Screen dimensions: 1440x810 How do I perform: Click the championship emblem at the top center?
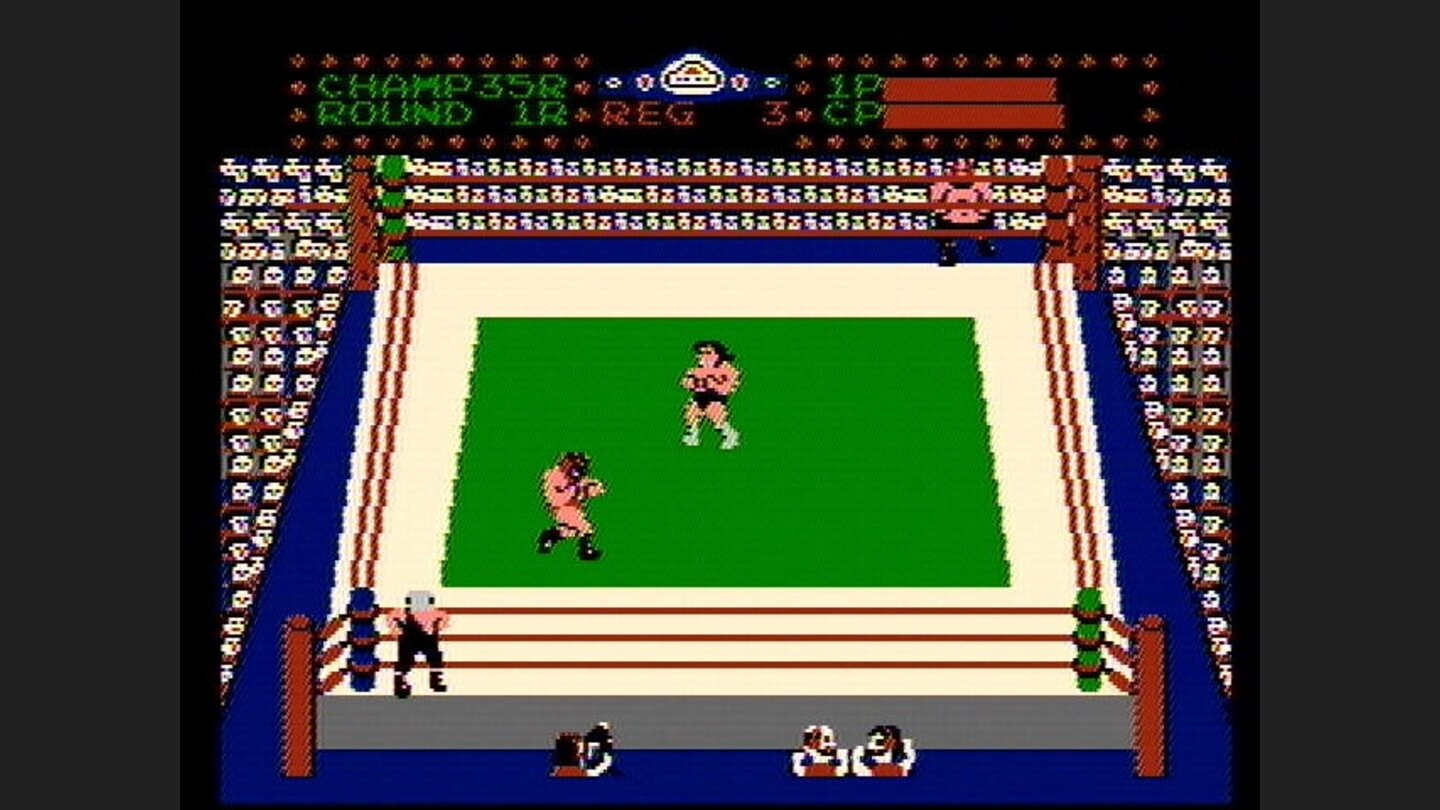tap(694, 69)
